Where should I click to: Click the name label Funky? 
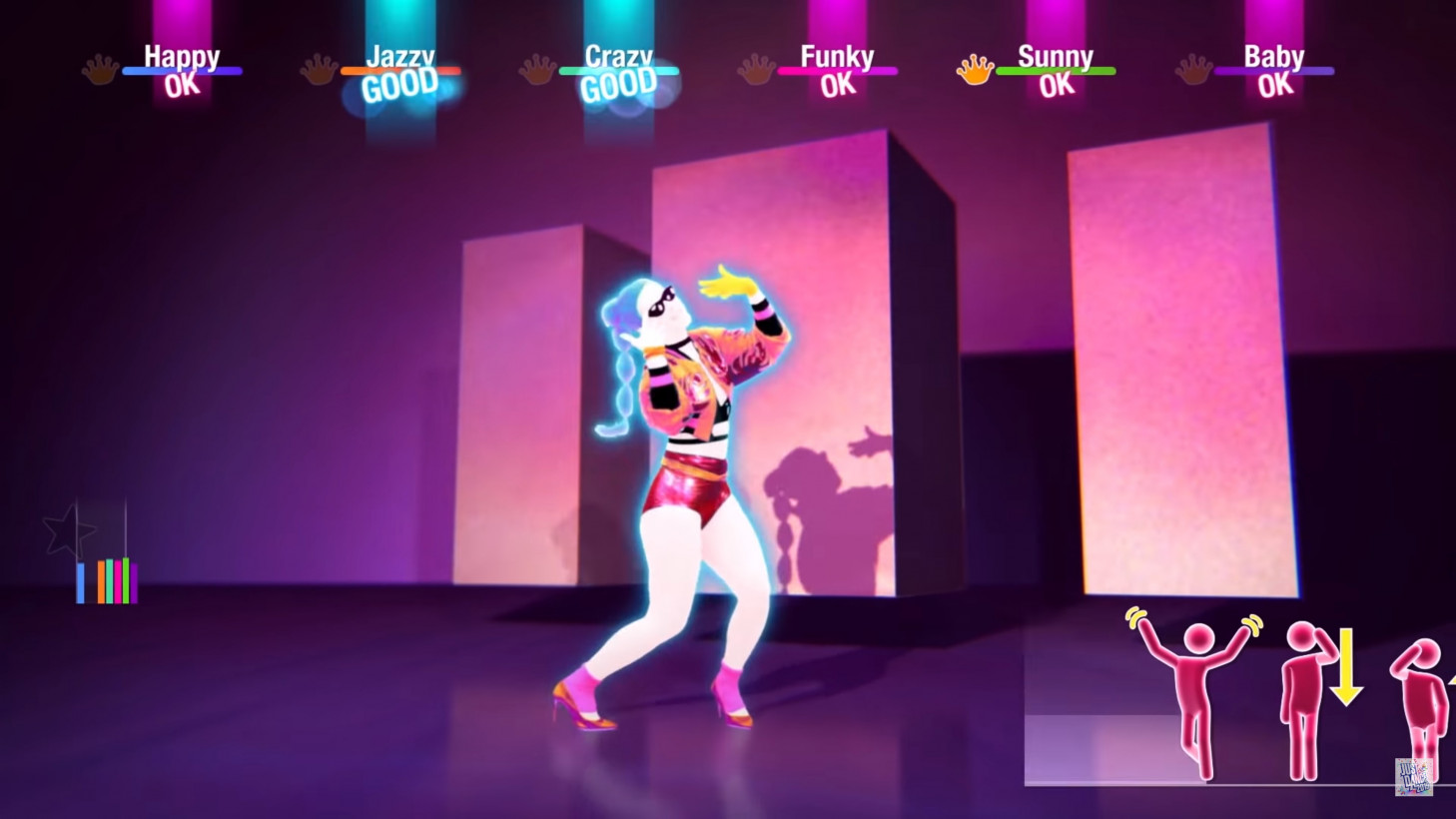pyautogui.click(x=838, y=57)
